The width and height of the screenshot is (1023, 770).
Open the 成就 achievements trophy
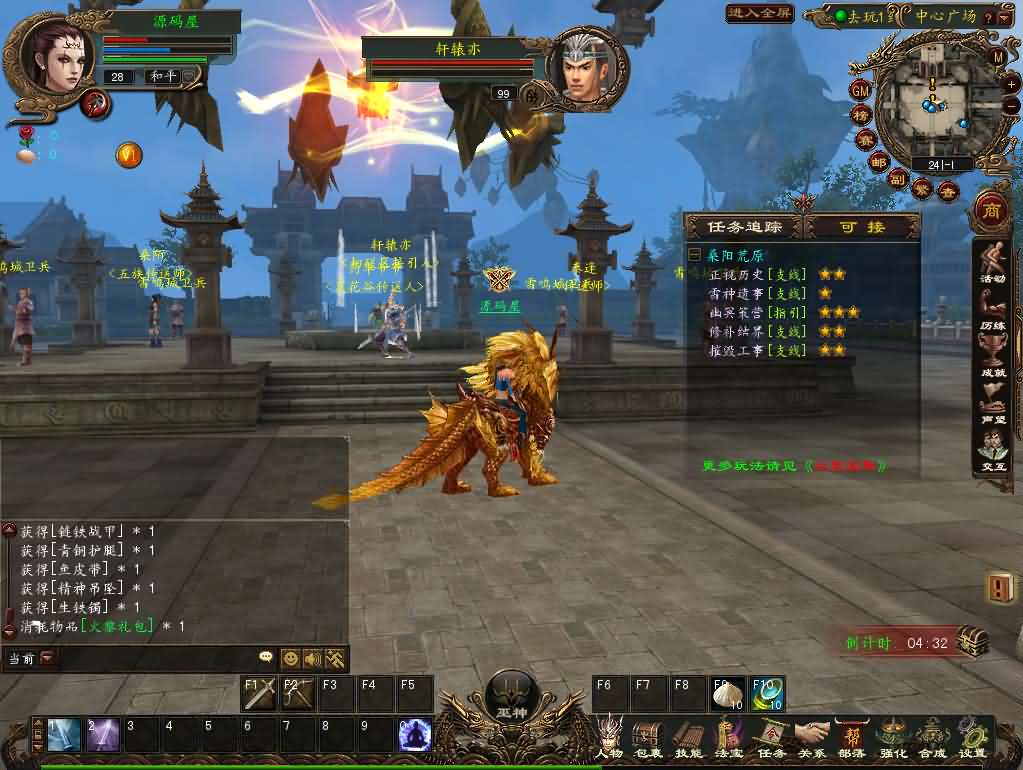(991, 355)
